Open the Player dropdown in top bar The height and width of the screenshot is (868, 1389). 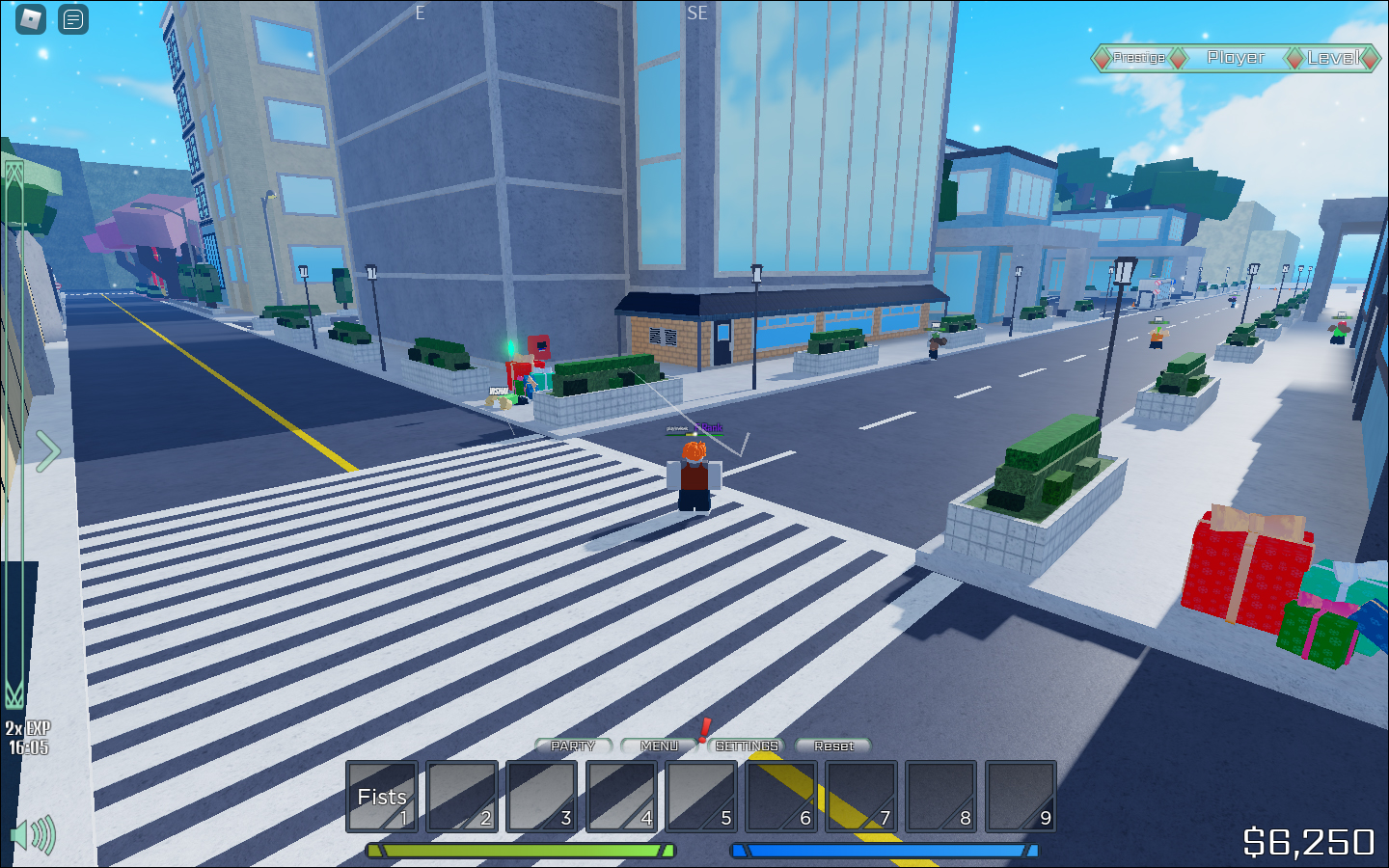1236,58
